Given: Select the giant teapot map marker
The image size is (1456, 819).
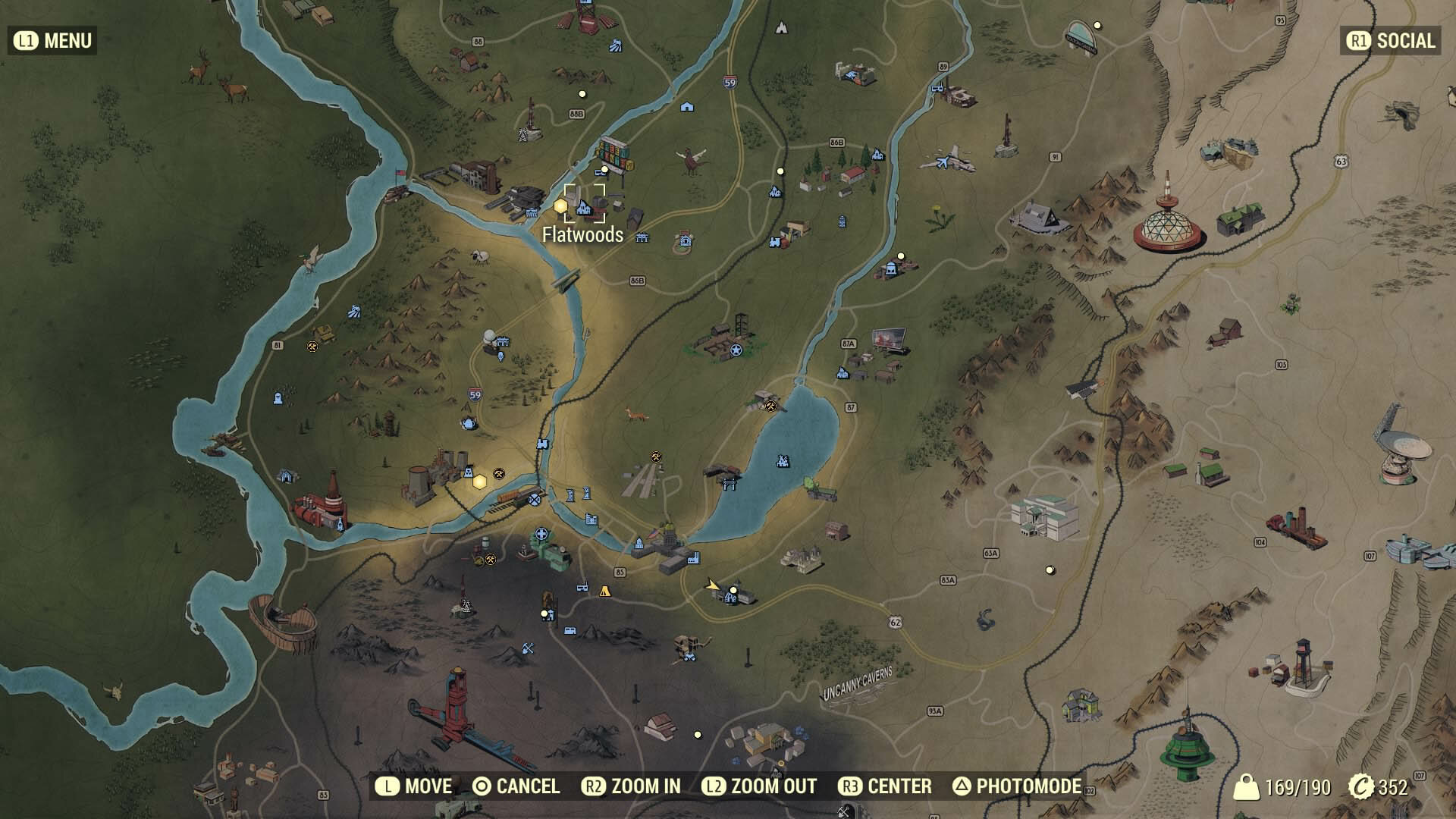Looking at the screenshot, I should (x=469, y=422).
